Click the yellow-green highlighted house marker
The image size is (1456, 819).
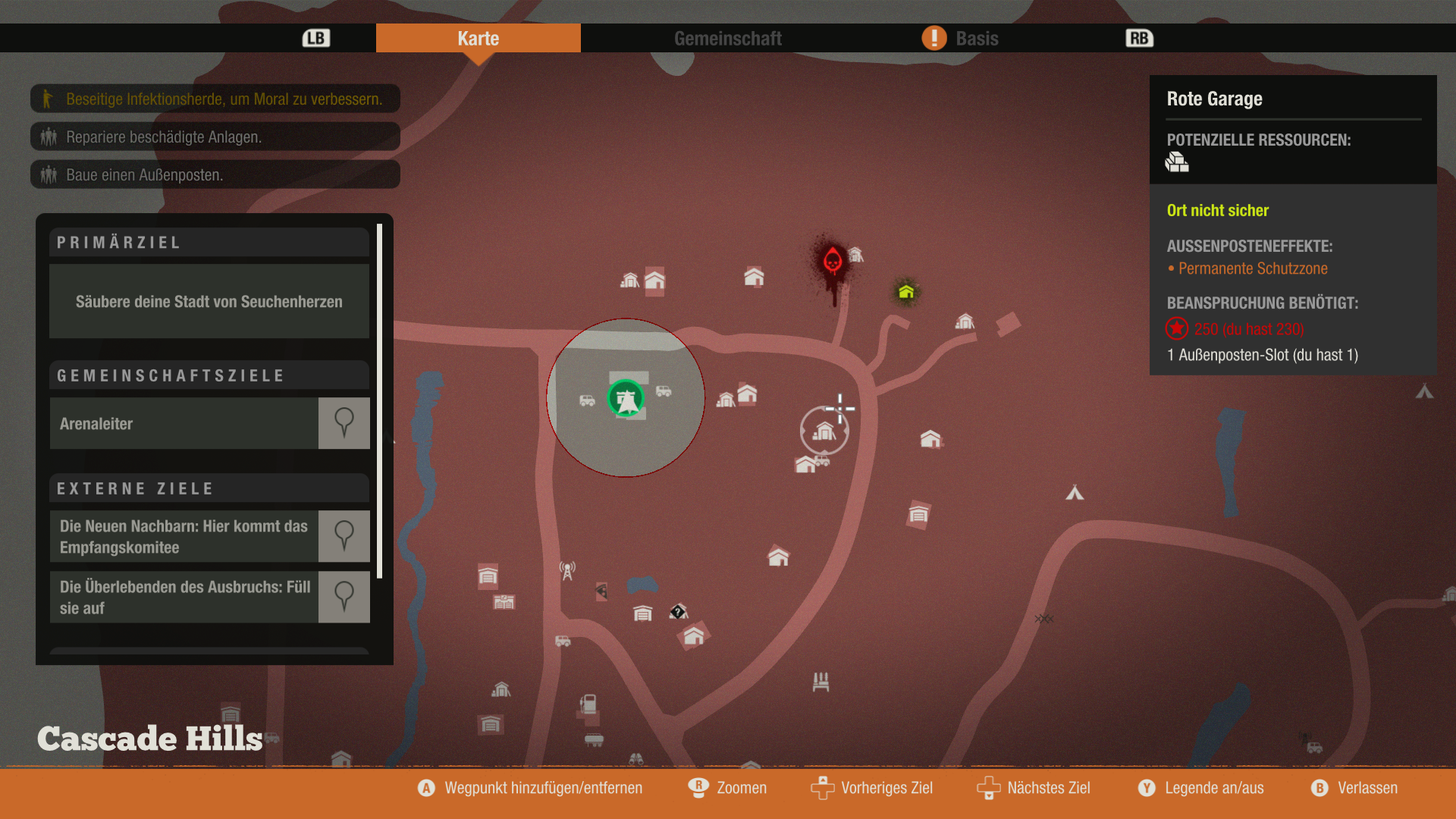coord(906,292)
